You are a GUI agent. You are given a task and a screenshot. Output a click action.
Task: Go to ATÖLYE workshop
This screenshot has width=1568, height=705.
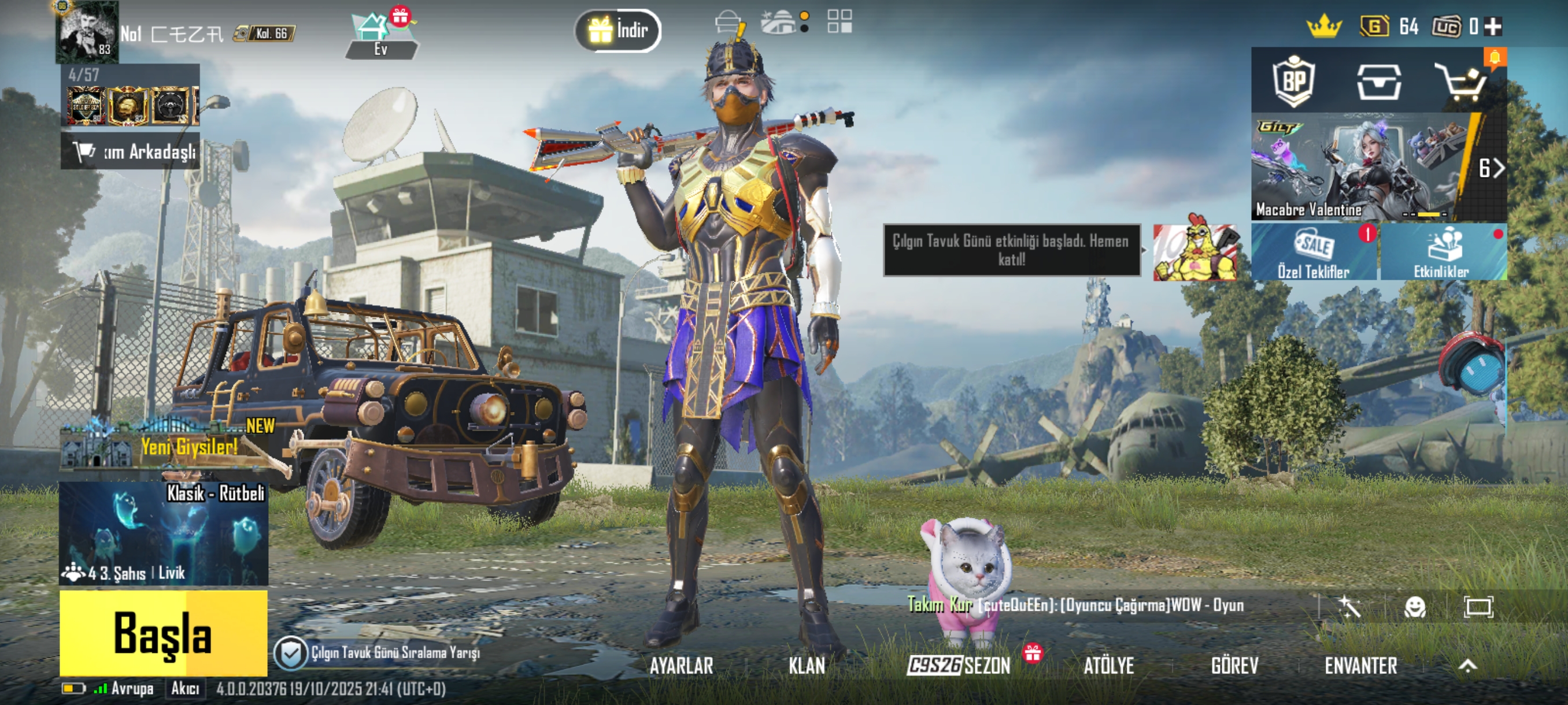click(x=1108, y=666)
